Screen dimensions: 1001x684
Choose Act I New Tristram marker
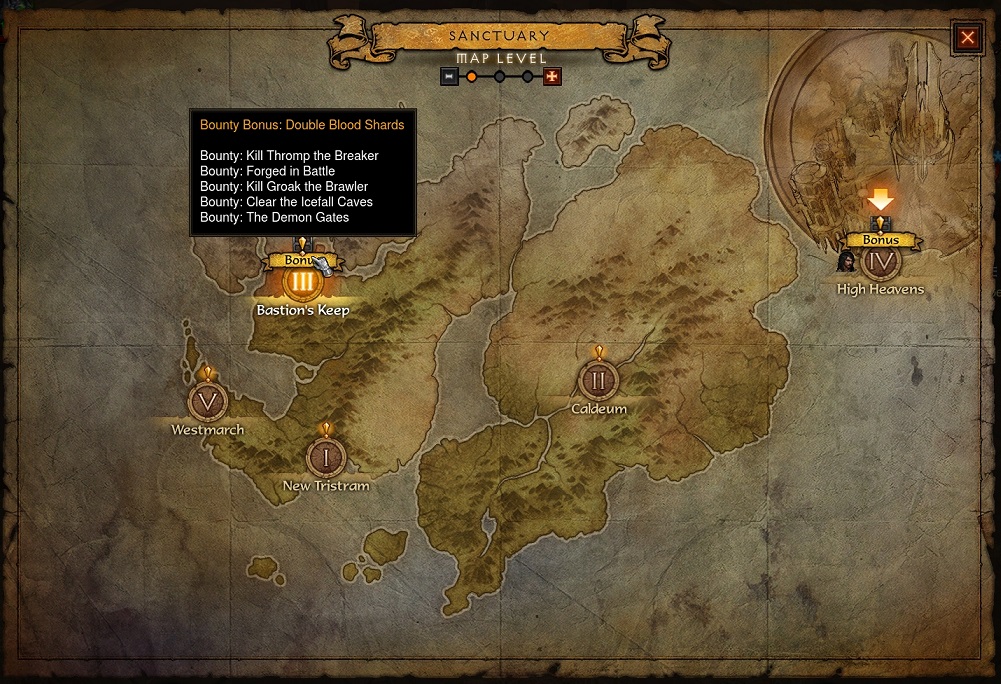tap(325, 457)
